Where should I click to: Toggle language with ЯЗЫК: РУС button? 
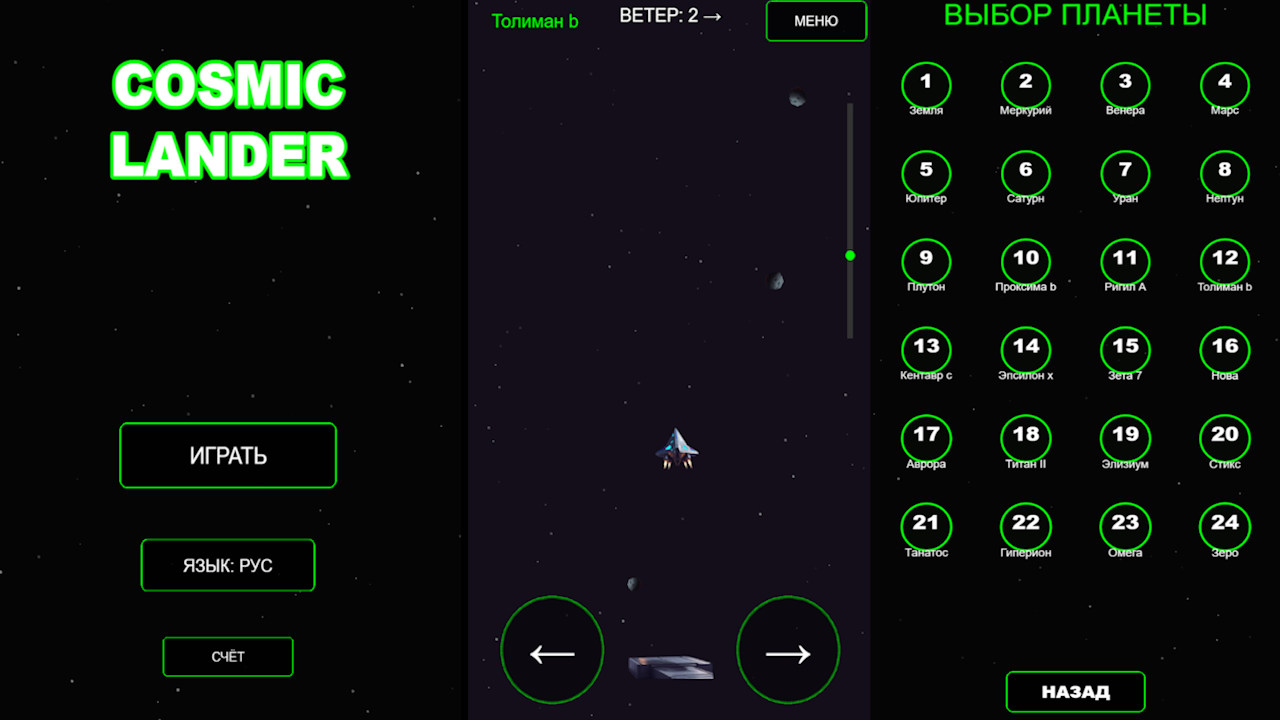click(x=227, y=565)
